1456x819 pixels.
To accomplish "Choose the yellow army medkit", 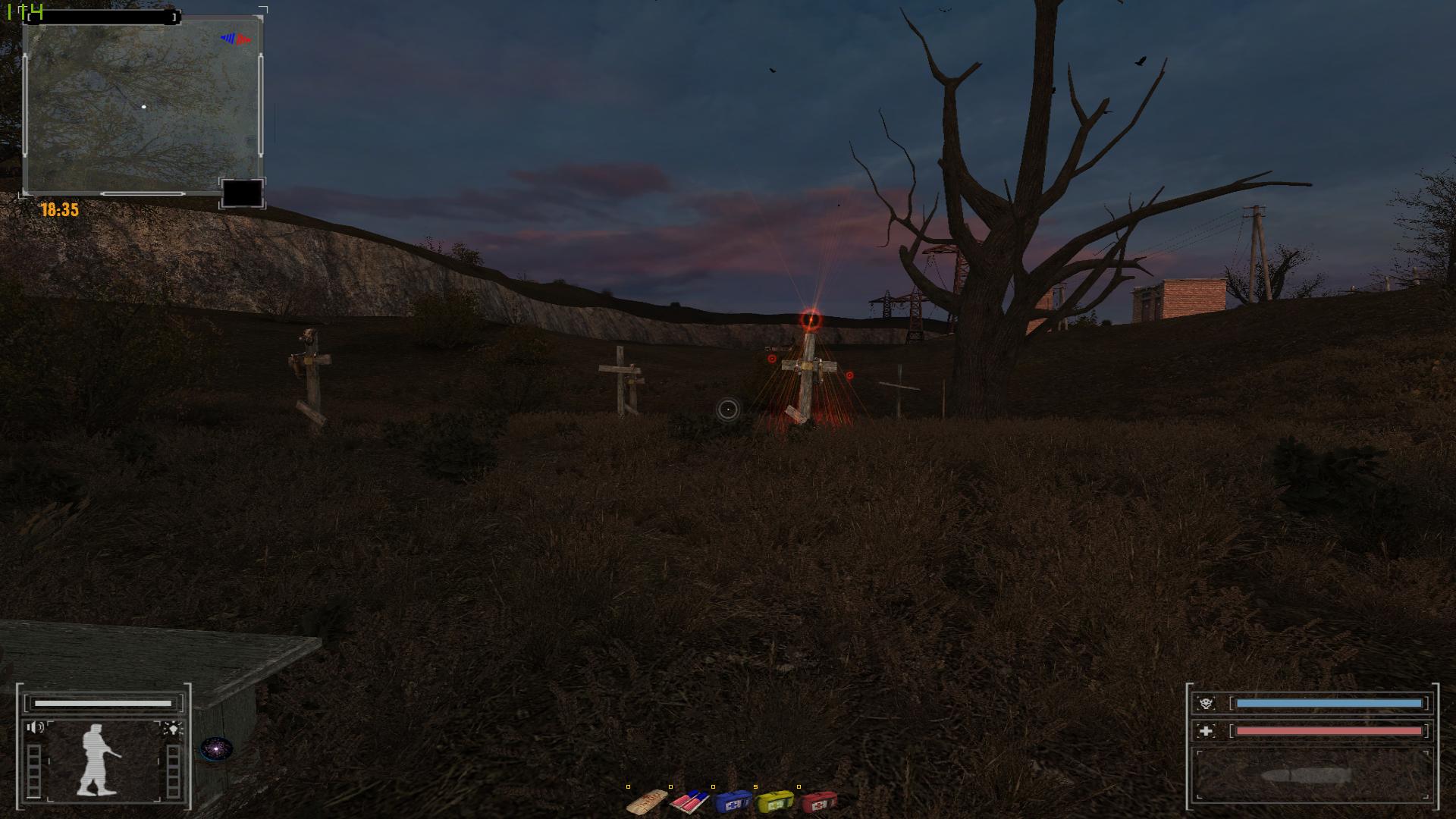I will tap(775, 801).
